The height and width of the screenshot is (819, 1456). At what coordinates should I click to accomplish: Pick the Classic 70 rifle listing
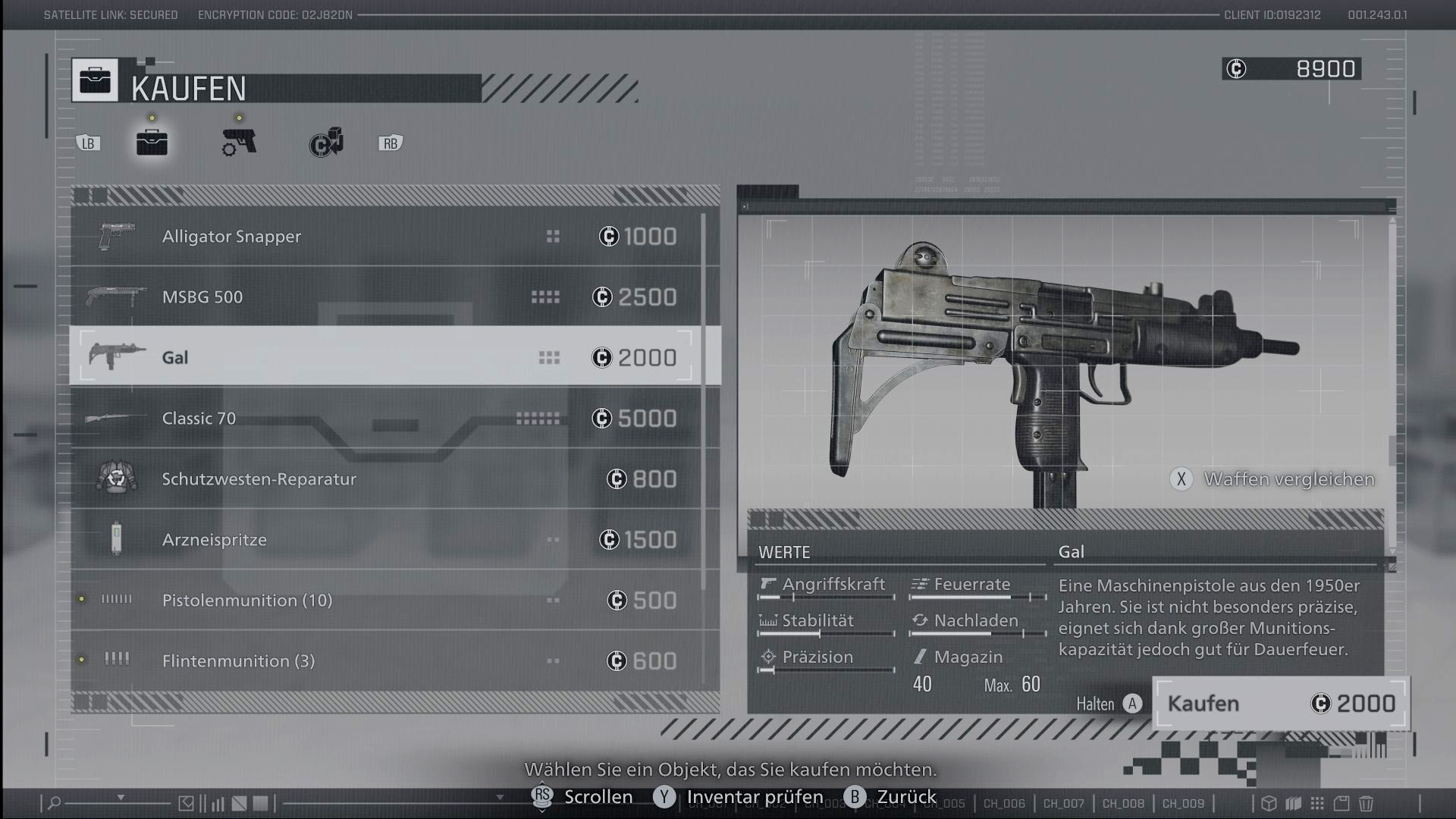pos(387,419)
